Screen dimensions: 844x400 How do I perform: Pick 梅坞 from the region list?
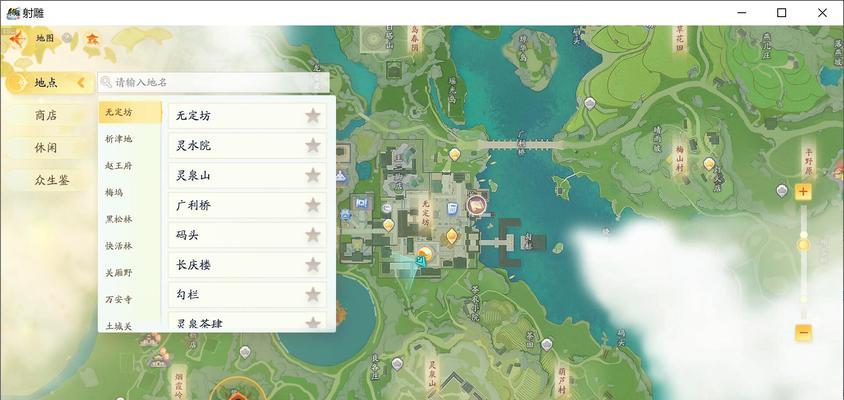(115, 192)
